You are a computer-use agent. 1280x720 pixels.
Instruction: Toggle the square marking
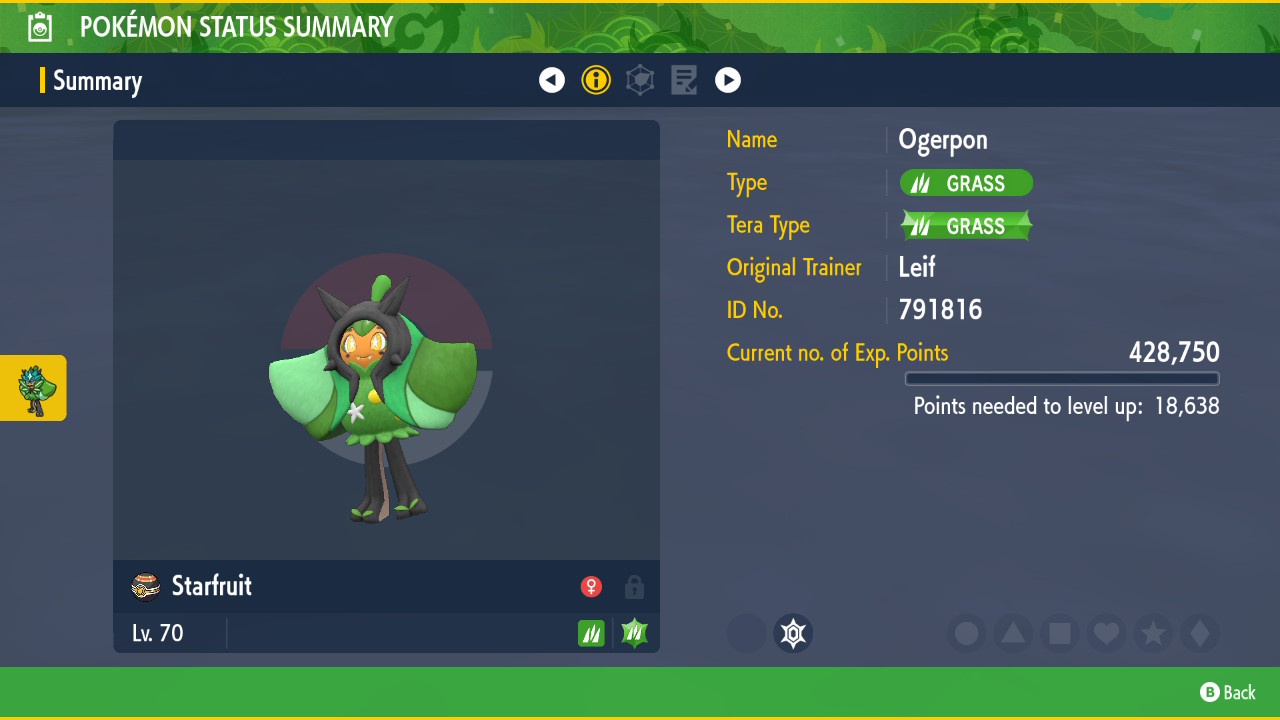point(1060,634)
